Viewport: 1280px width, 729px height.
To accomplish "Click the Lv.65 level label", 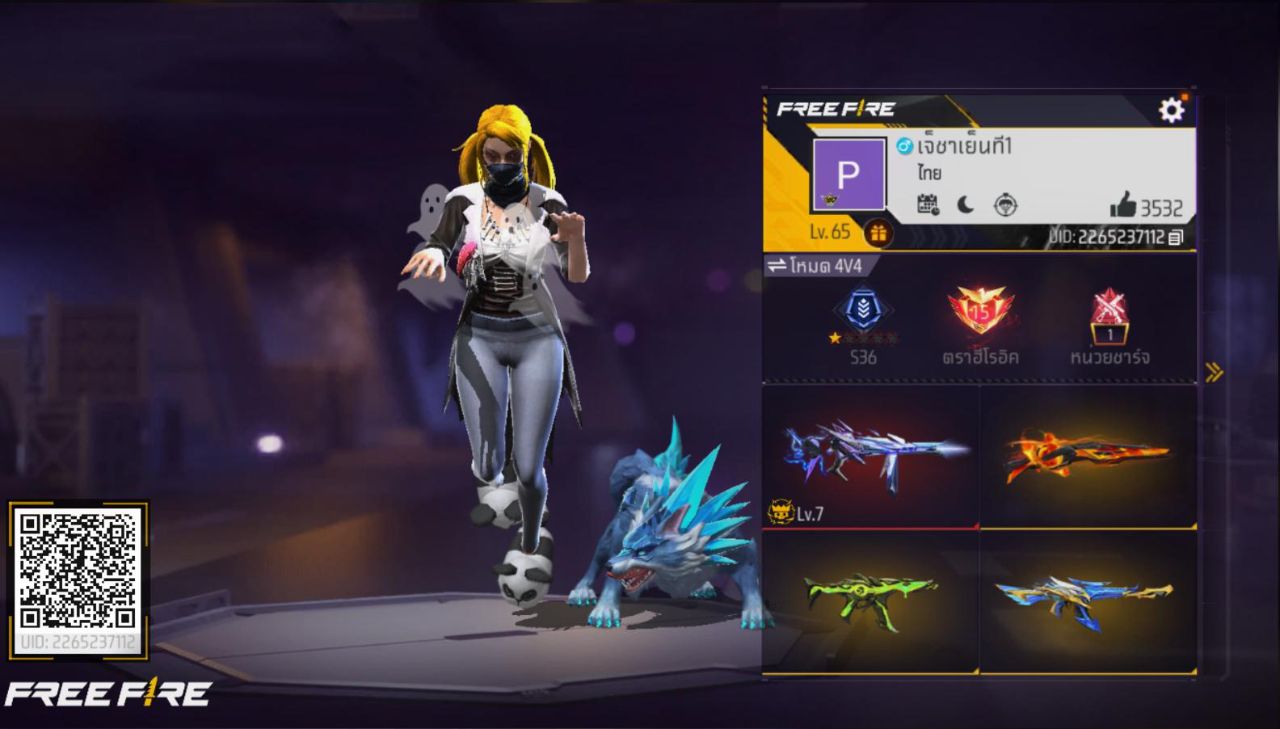I will point(832,231).
